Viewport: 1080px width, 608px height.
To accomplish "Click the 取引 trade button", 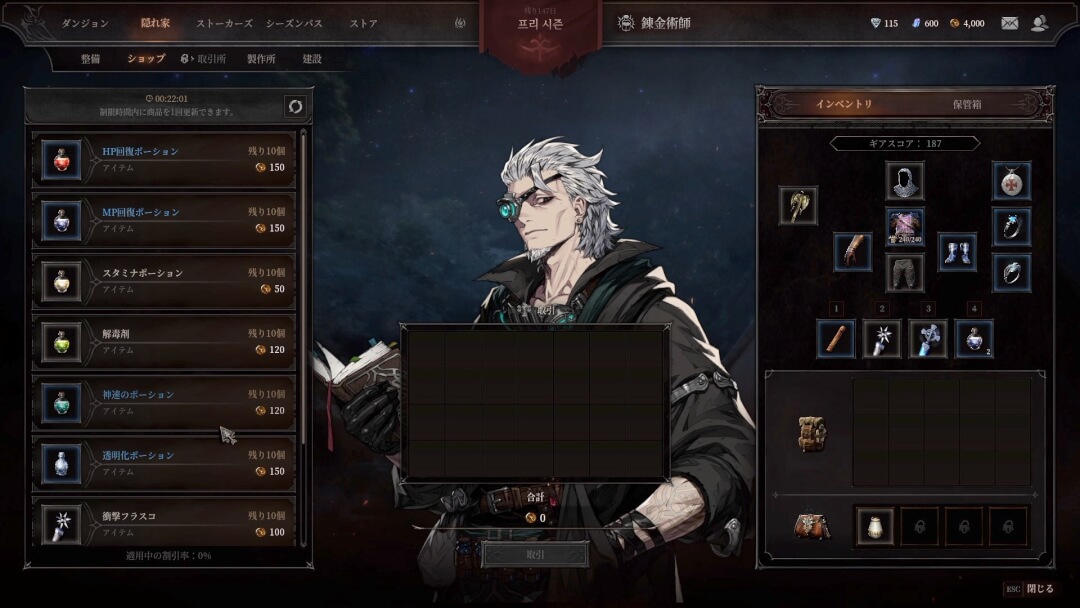I will [535, 555].
